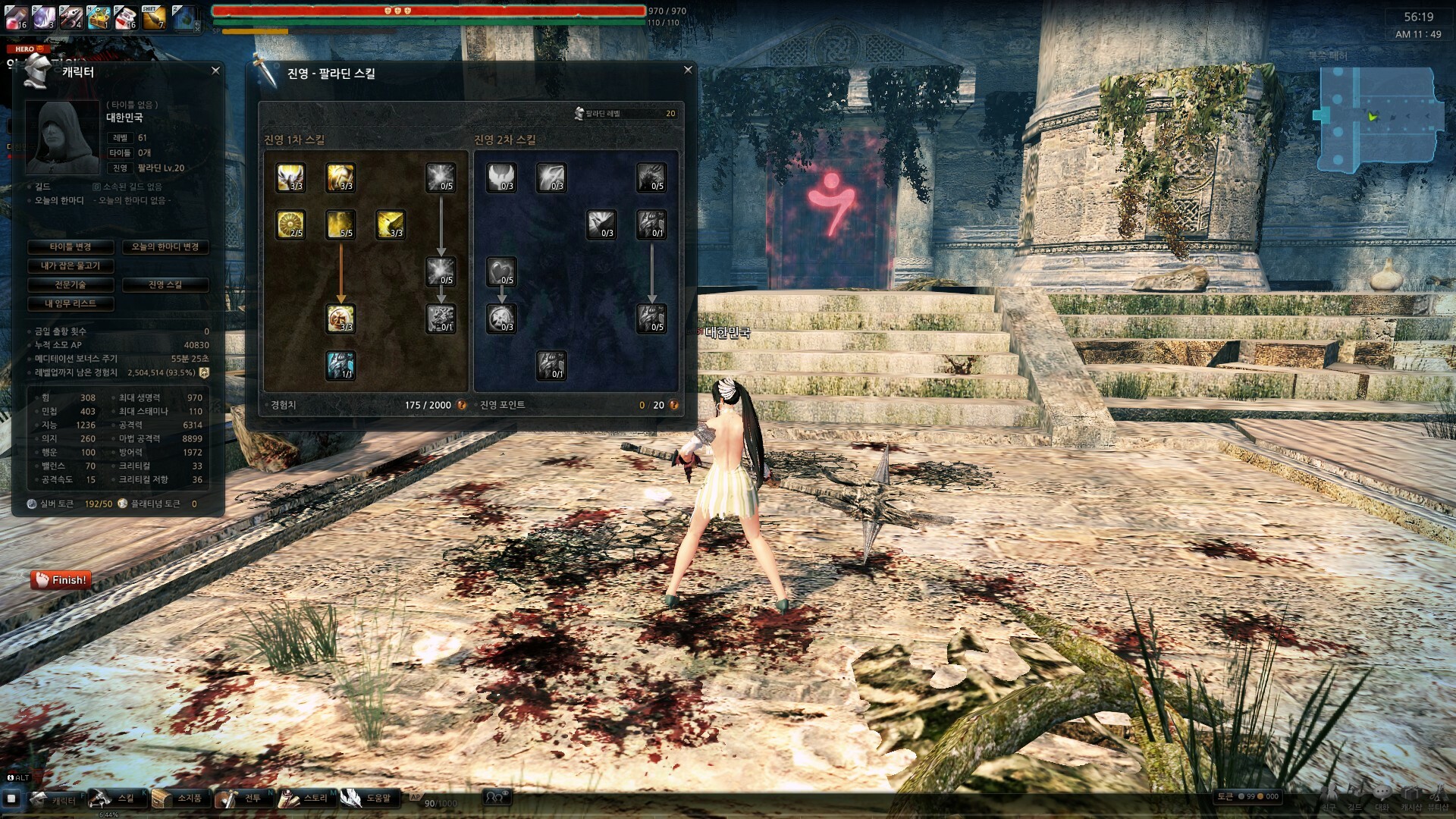Click the 타이틀 변경 button

coord(71,247)
